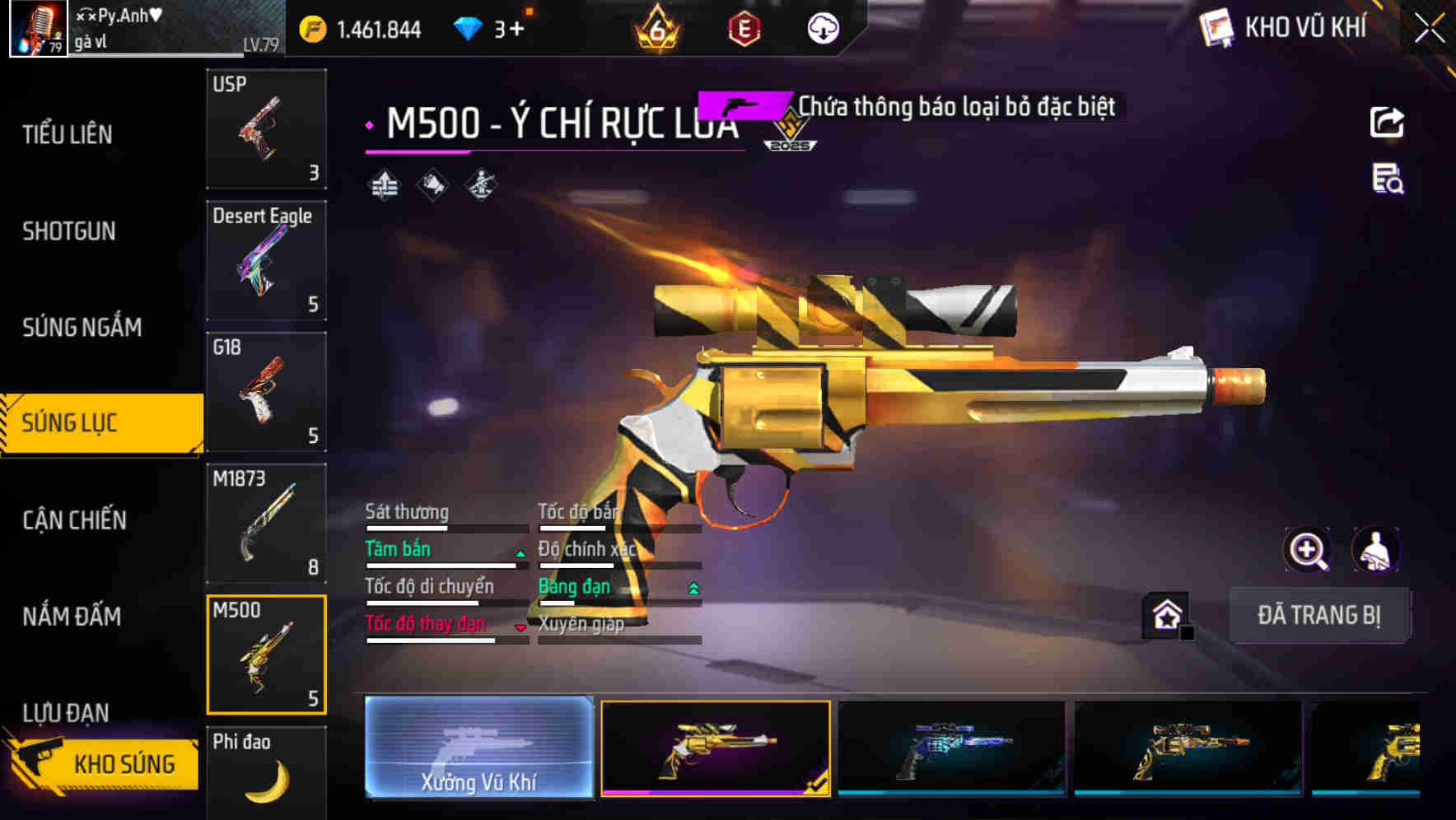The width and height of the screenshot is (1456, 820).
Task: Click the cloud download icon in top bar
Action: pyautogui.click(x=823, y=28)
